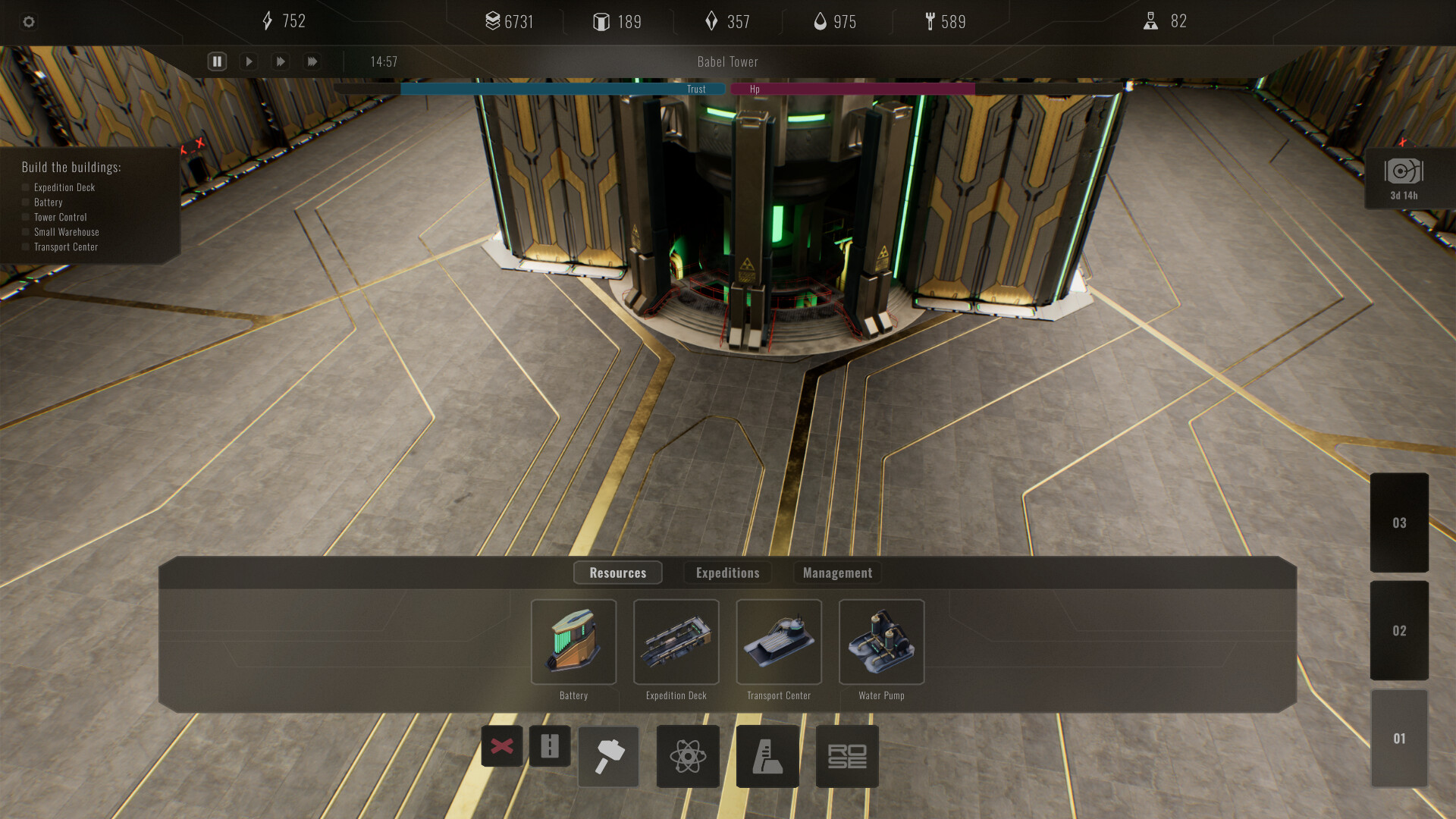Select the Water Pump building thumbnail

[x=881, y=642]
